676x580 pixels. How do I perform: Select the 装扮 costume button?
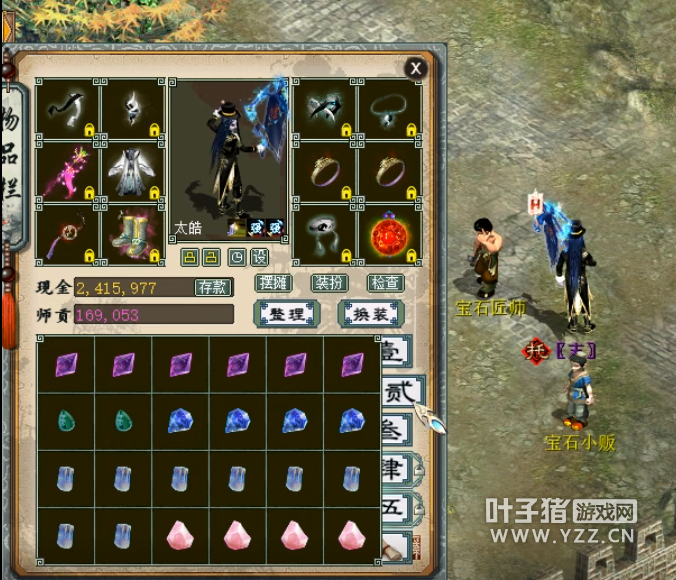329,284
